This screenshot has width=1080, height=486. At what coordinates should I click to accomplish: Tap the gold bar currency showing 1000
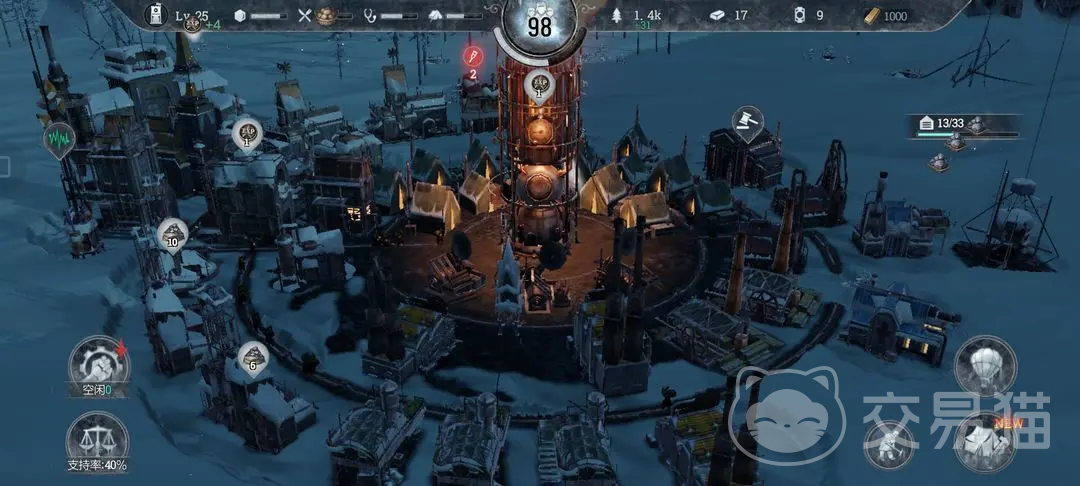tap(886, 16)
